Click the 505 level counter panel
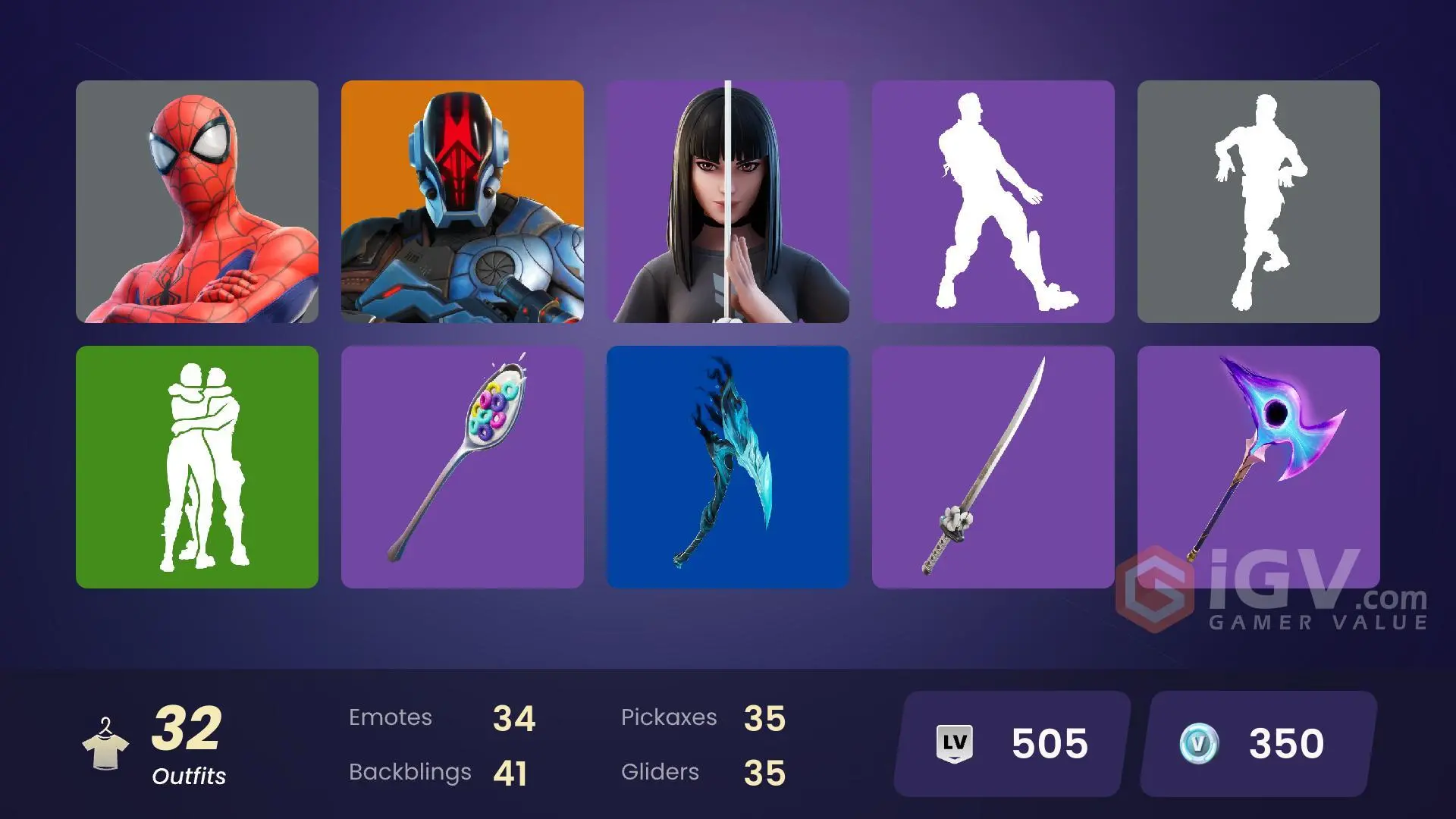This screenshot has width=1456, height=819. tap(1009, 743)
